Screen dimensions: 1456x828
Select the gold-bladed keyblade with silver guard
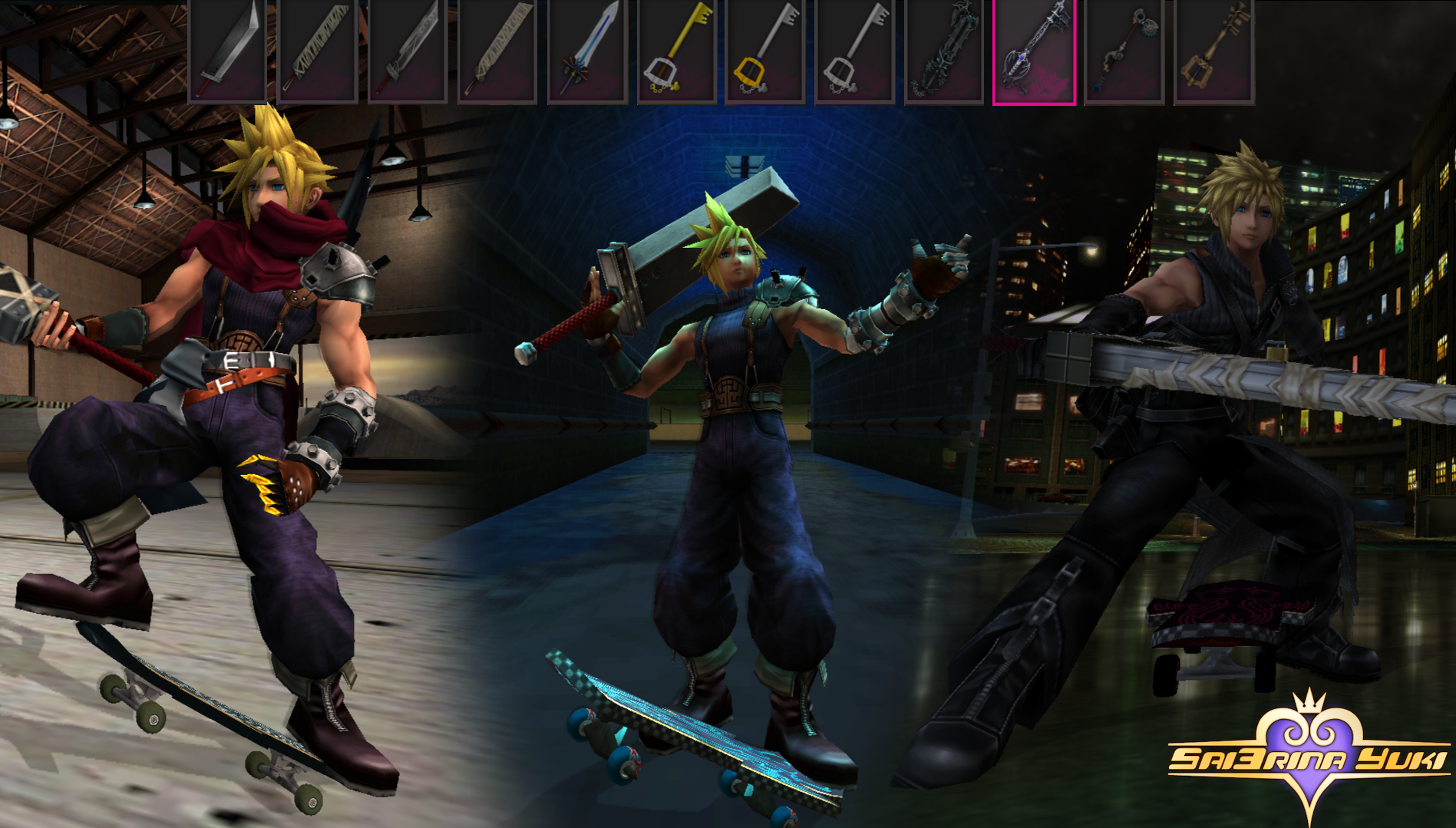coord(676,51)
